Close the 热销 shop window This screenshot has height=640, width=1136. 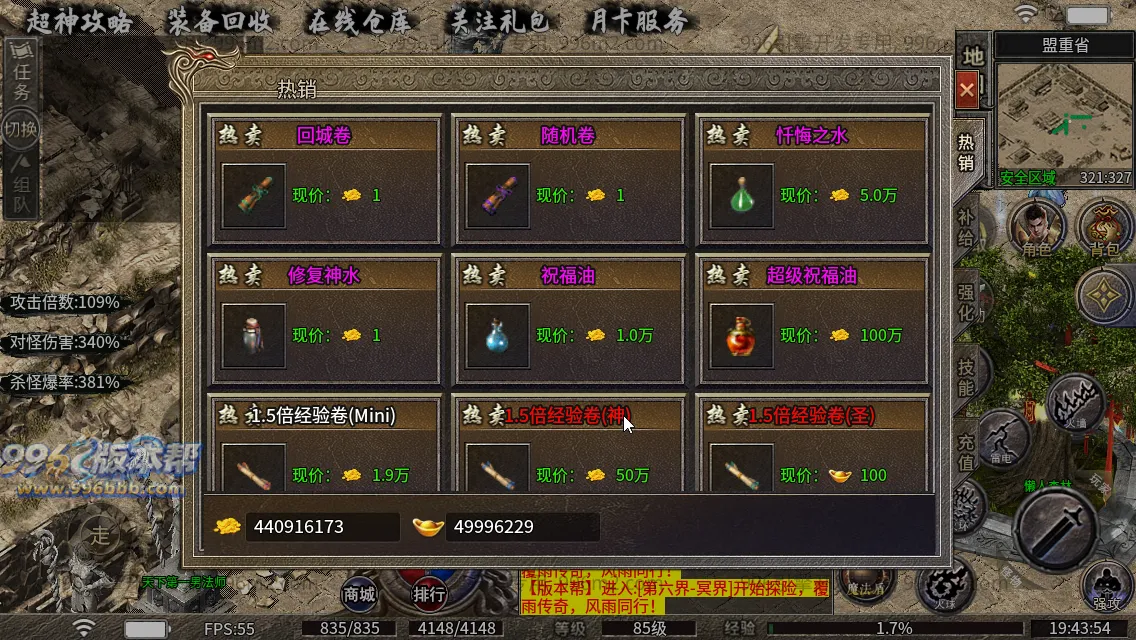[966, 90]
